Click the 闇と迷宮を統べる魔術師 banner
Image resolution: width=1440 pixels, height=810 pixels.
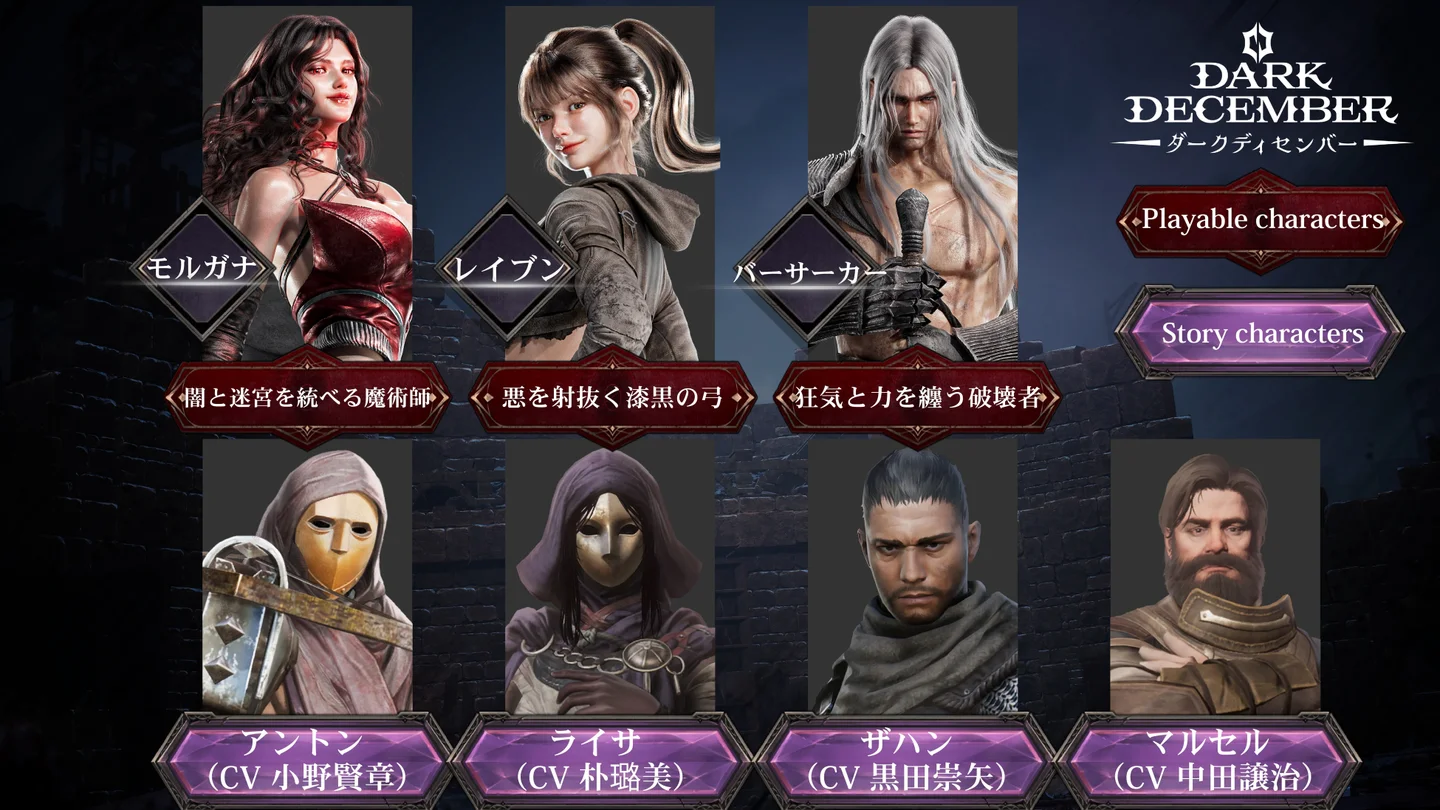(308, 398)
